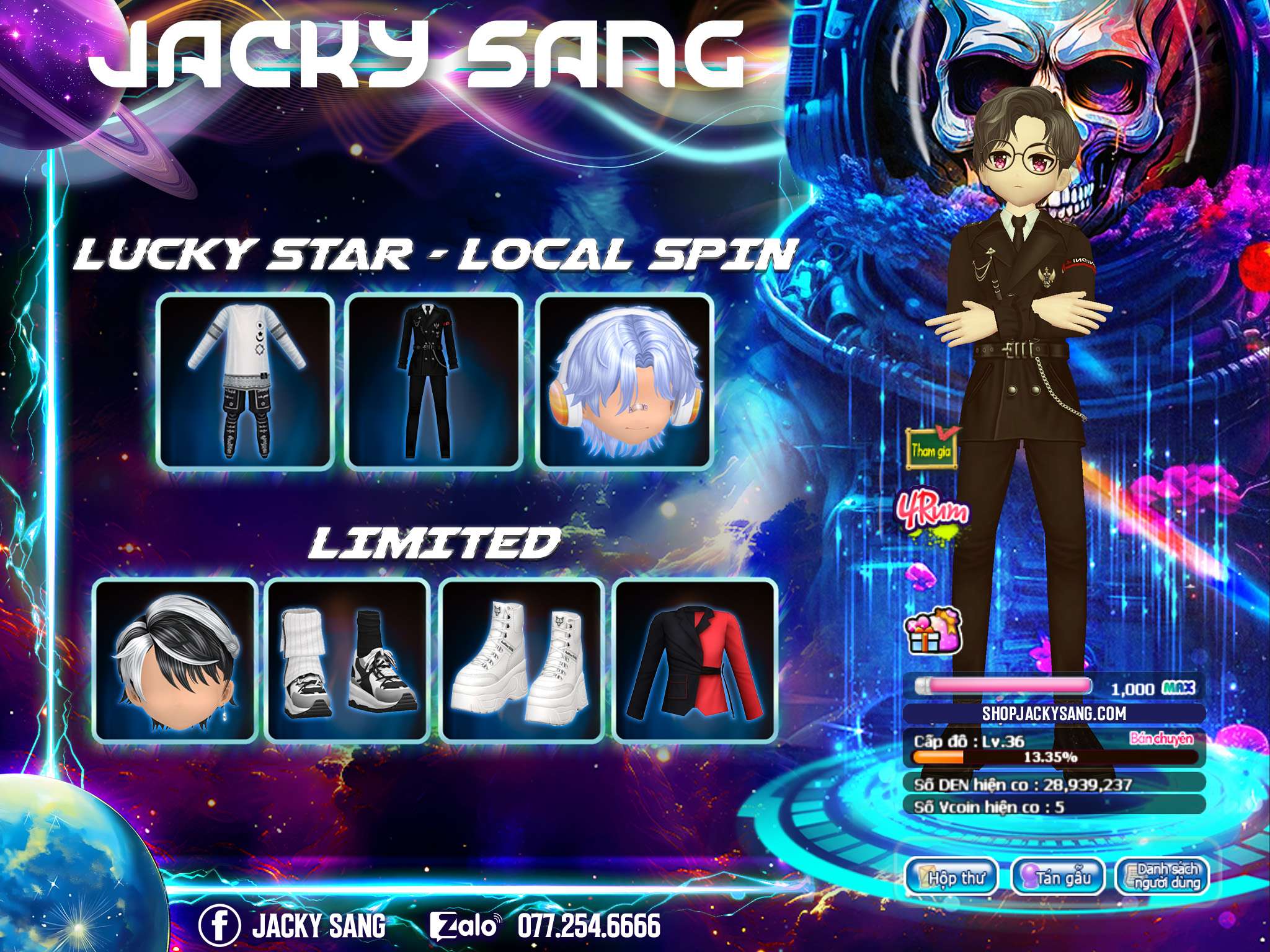Viewport: 1270px width, 952px height.
Task: Choose the black military uniform outfit
Action: point(433,382)
